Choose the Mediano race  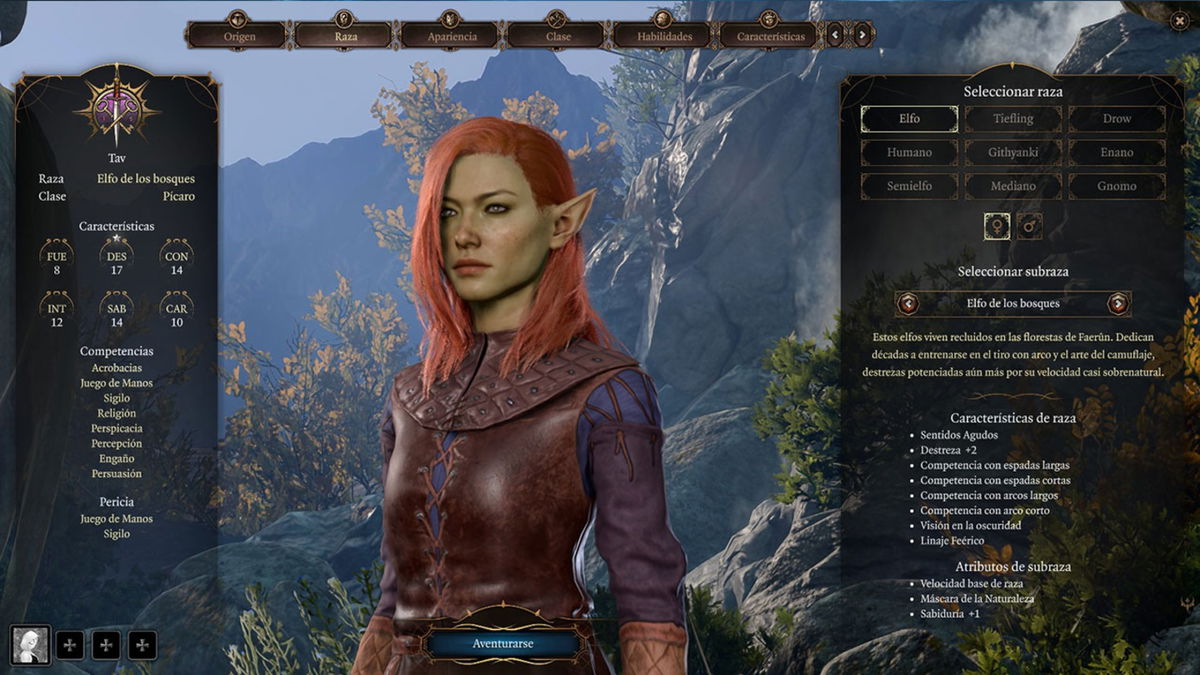coord(1013,186)
